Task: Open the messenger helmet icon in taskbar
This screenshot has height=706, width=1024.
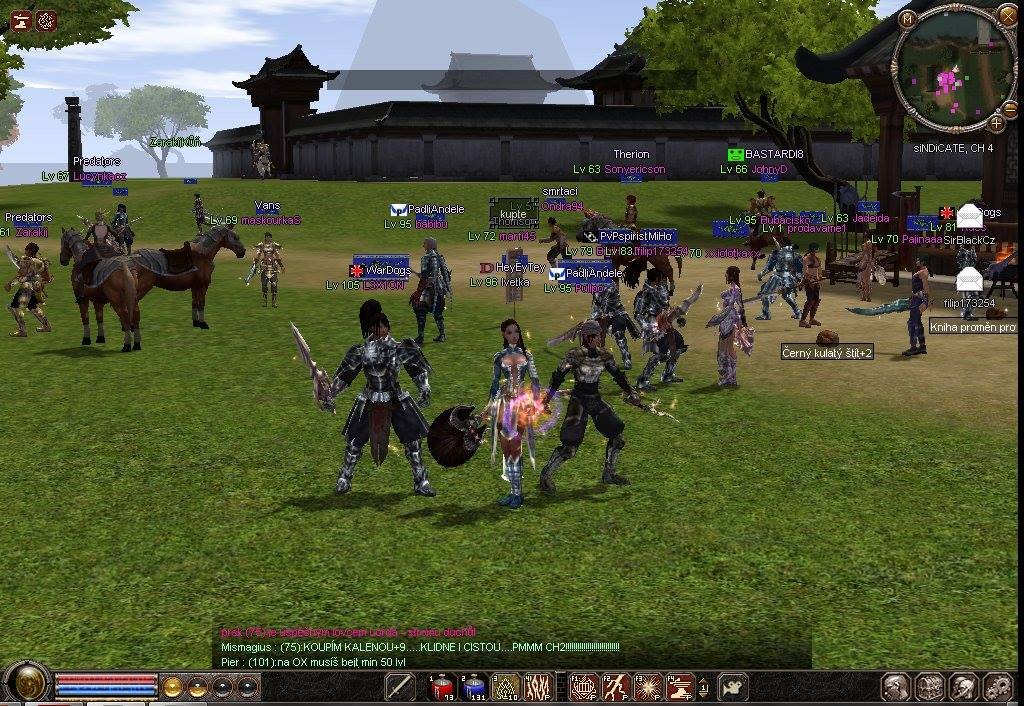Action: 964,687
